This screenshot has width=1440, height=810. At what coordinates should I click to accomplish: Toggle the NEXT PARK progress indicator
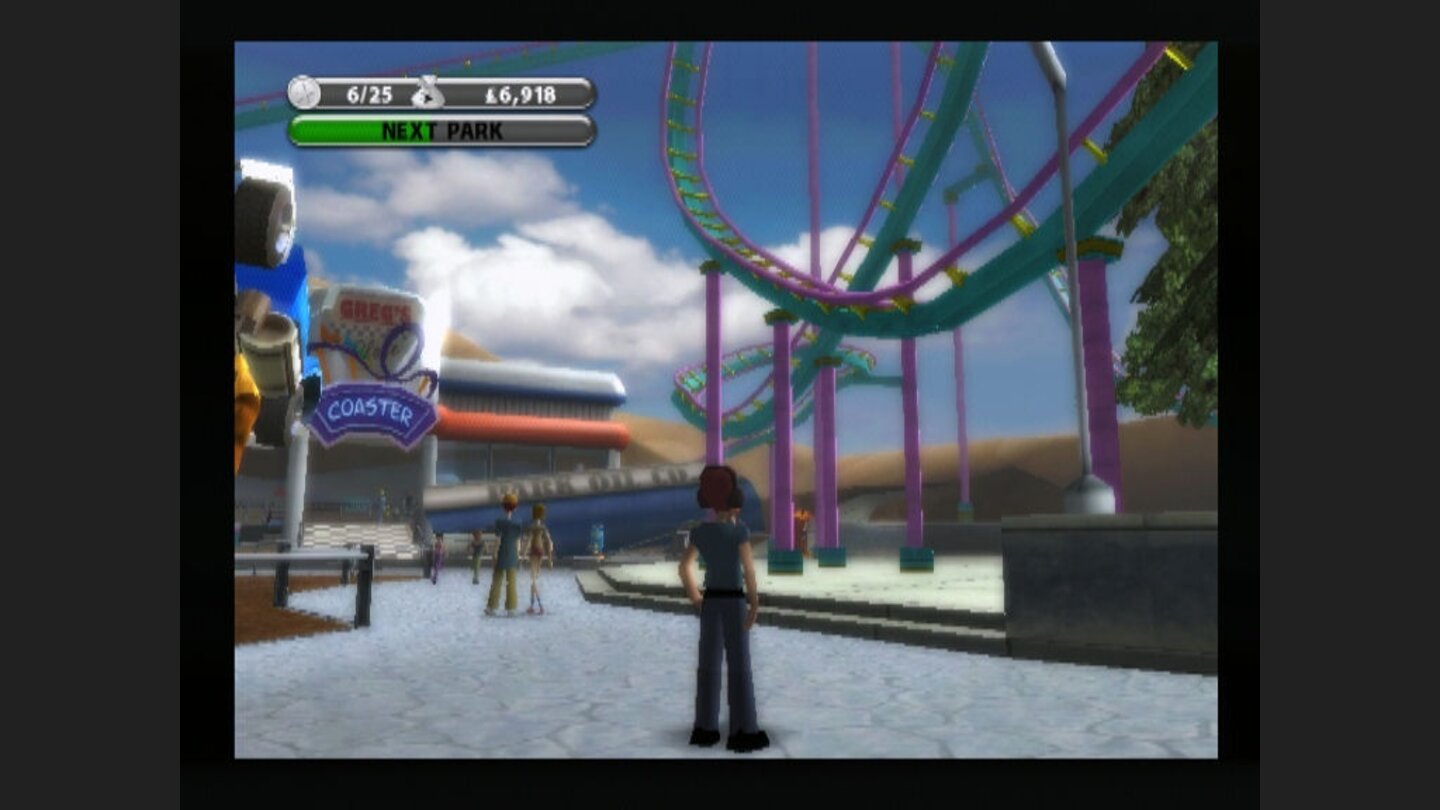[440, 130]
